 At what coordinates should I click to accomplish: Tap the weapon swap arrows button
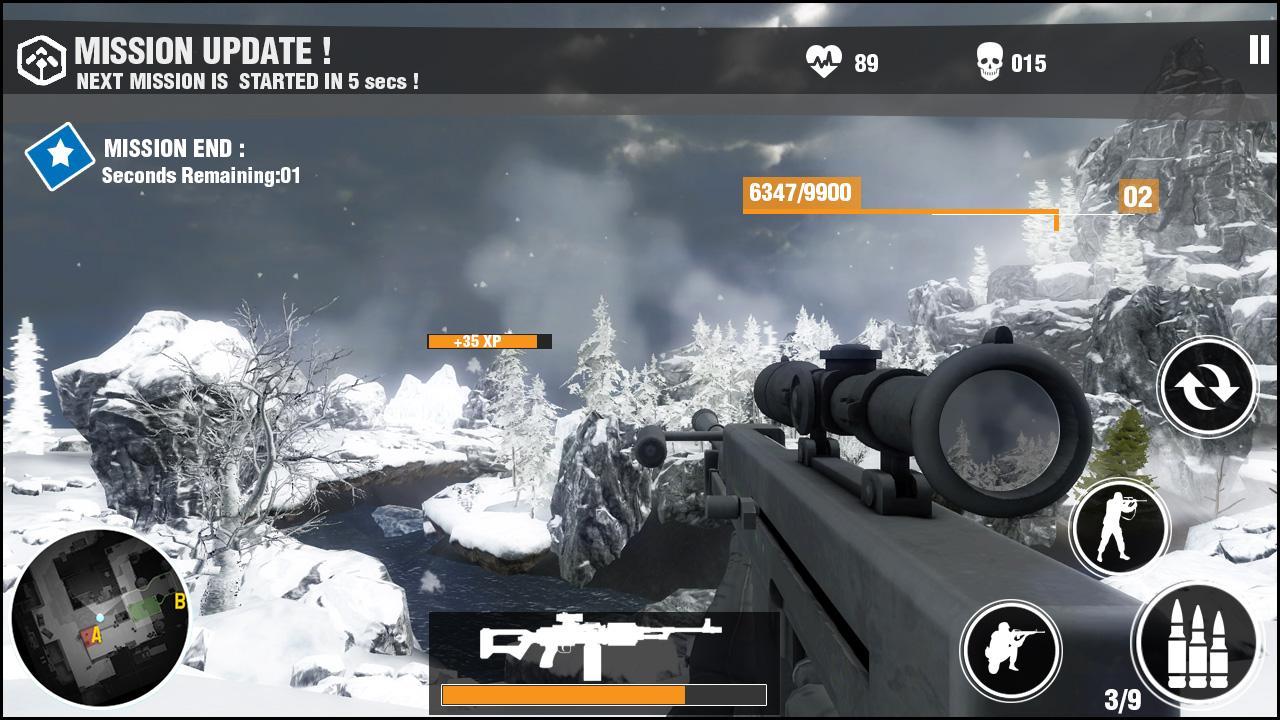click(x=1207, y=388)
